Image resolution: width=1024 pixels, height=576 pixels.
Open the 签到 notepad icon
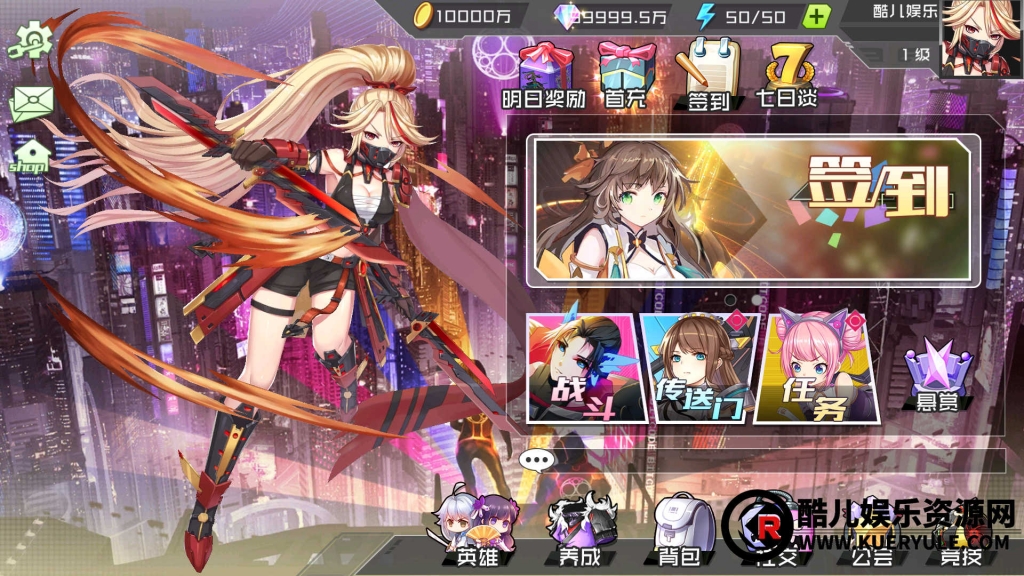pyautogui.click(x=707, y=72)
